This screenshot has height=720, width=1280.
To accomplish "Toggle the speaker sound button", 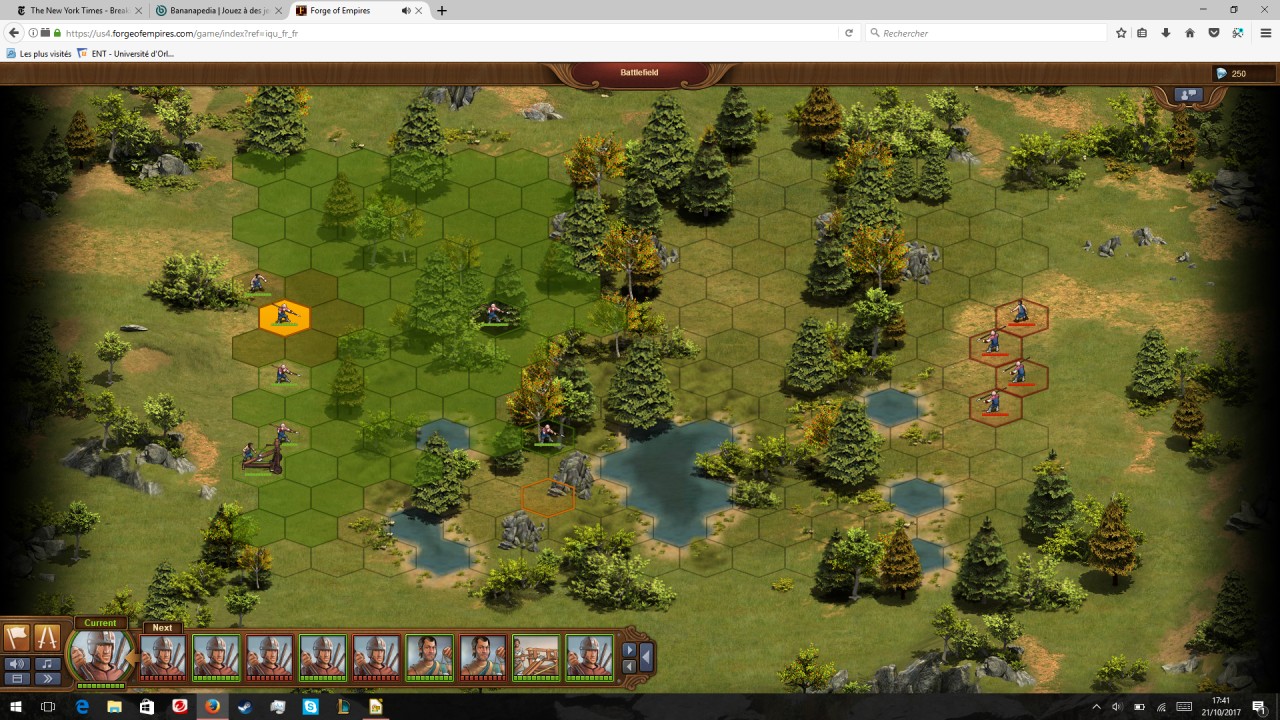I will pos(17,663).
